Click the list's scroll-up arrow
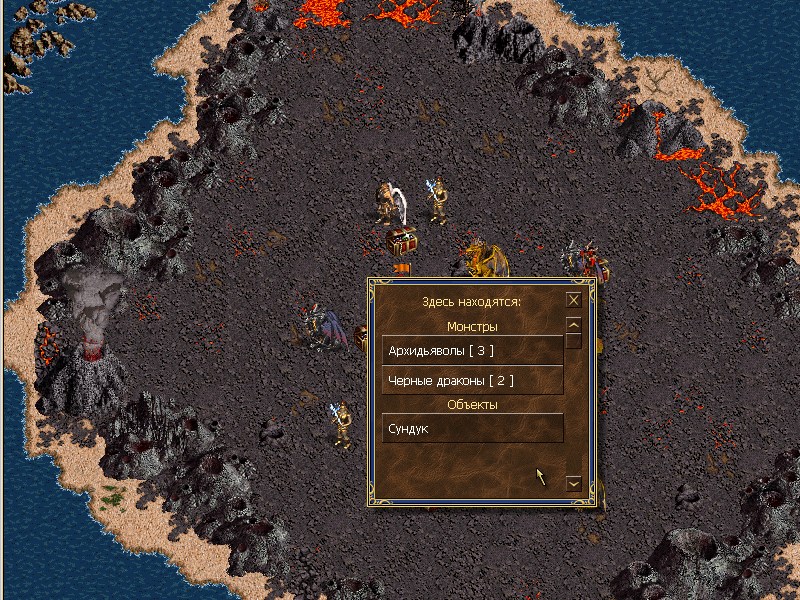 (x=574, y=324)
